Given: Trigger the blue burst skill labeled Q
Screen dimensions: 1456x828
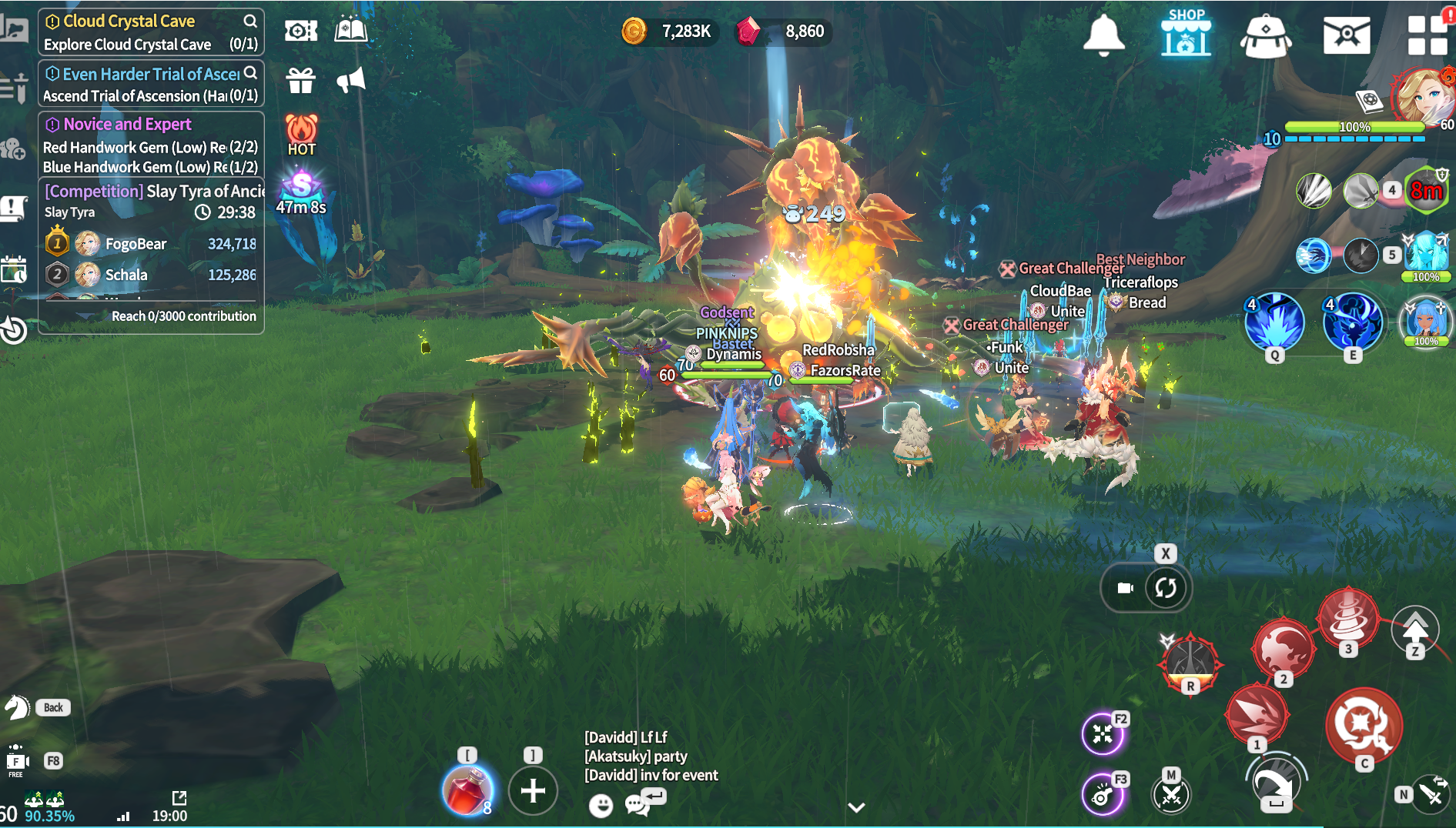Looking at the screenshot, I should [x=1274, y=322].
